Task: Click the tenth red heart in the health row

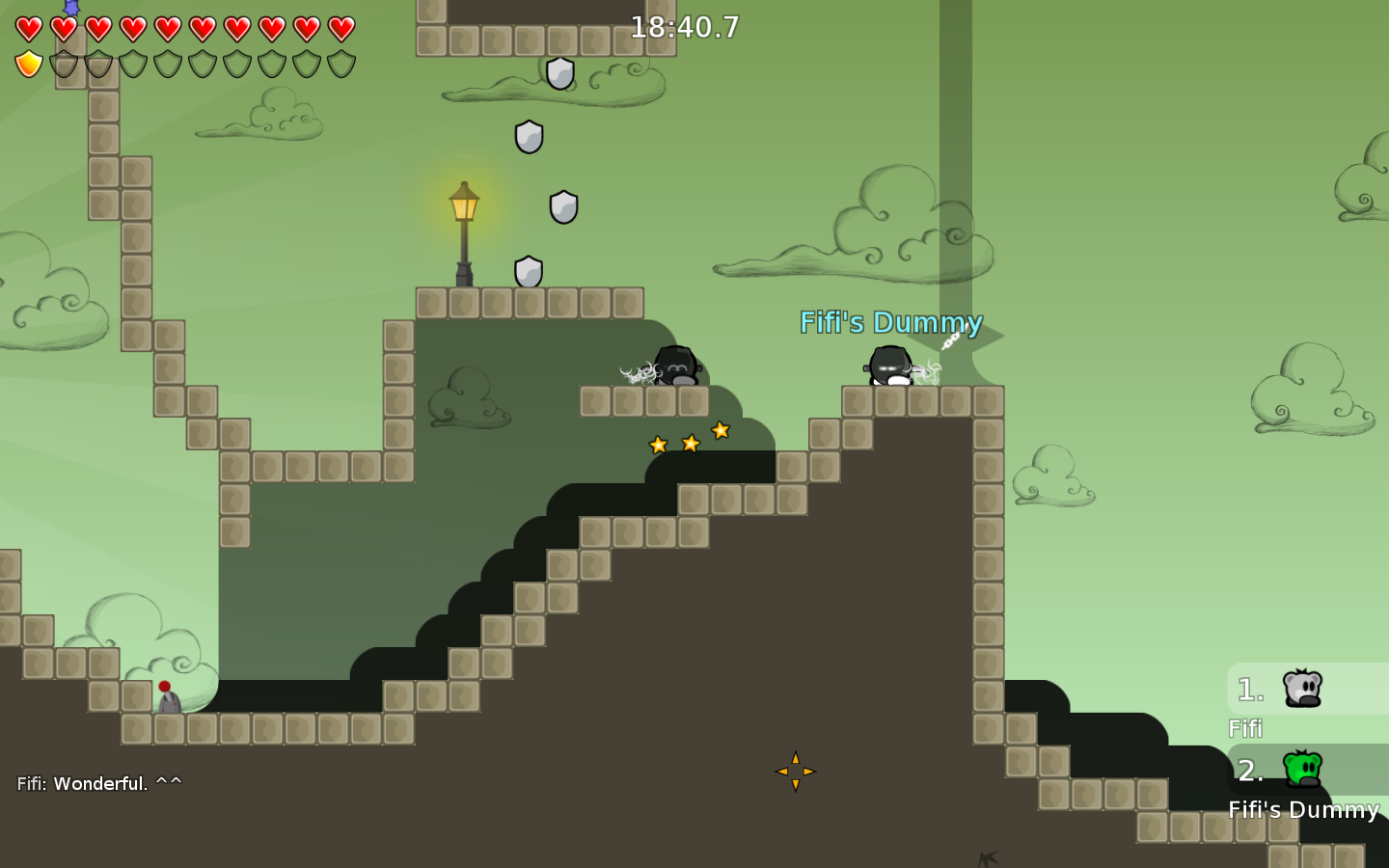Action: pos(339,29)
